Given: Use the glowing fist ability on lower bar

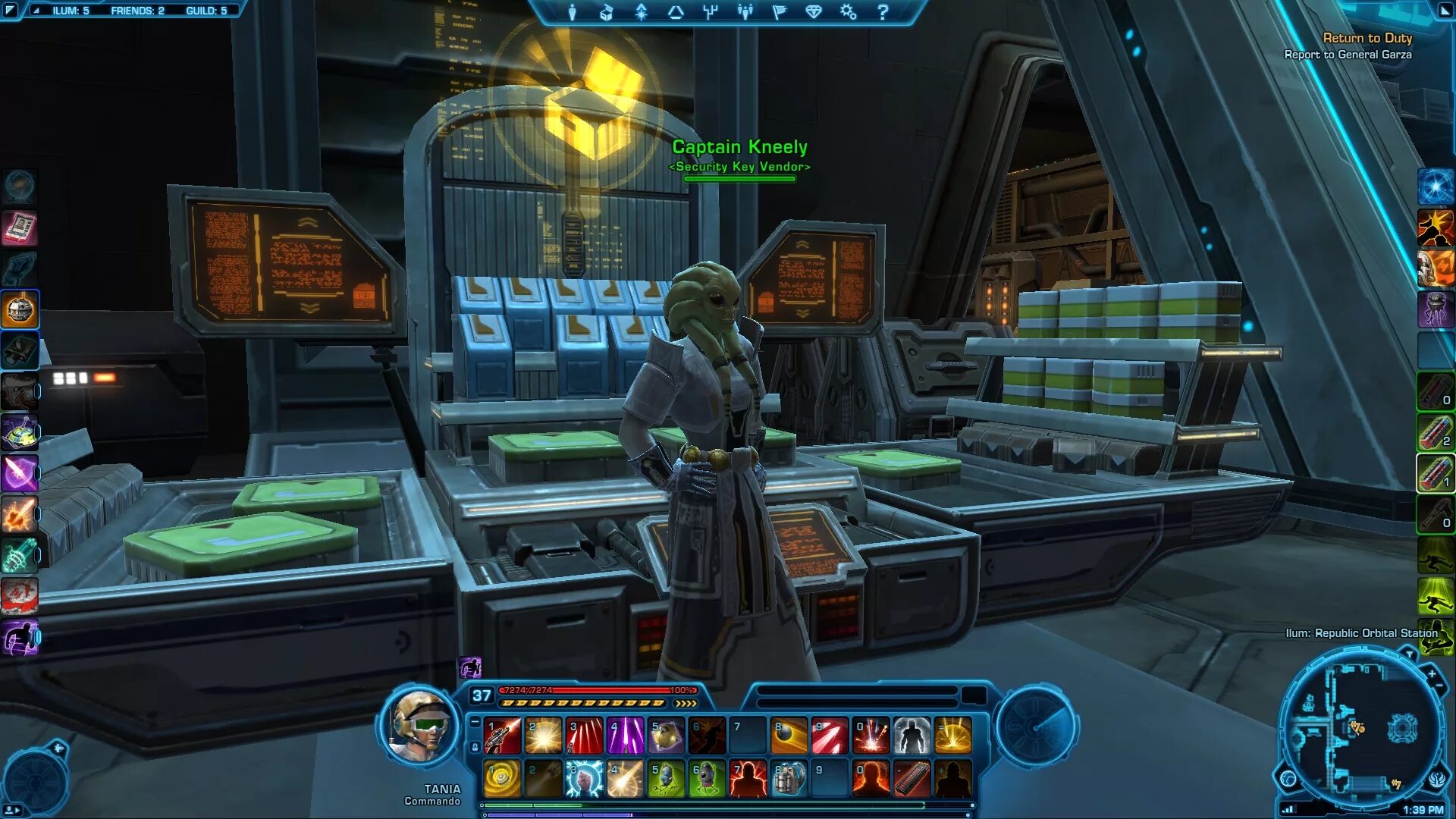Looking at the screenshot, I should point(585,779).
